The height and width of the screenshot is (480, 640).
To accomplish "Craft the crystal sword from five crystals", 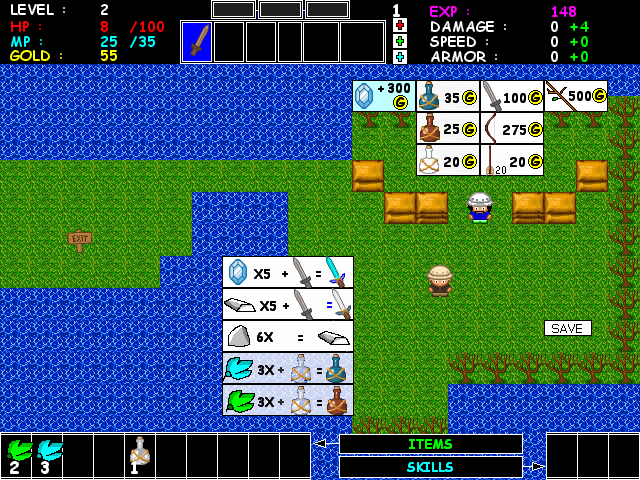I will [287, 272].
